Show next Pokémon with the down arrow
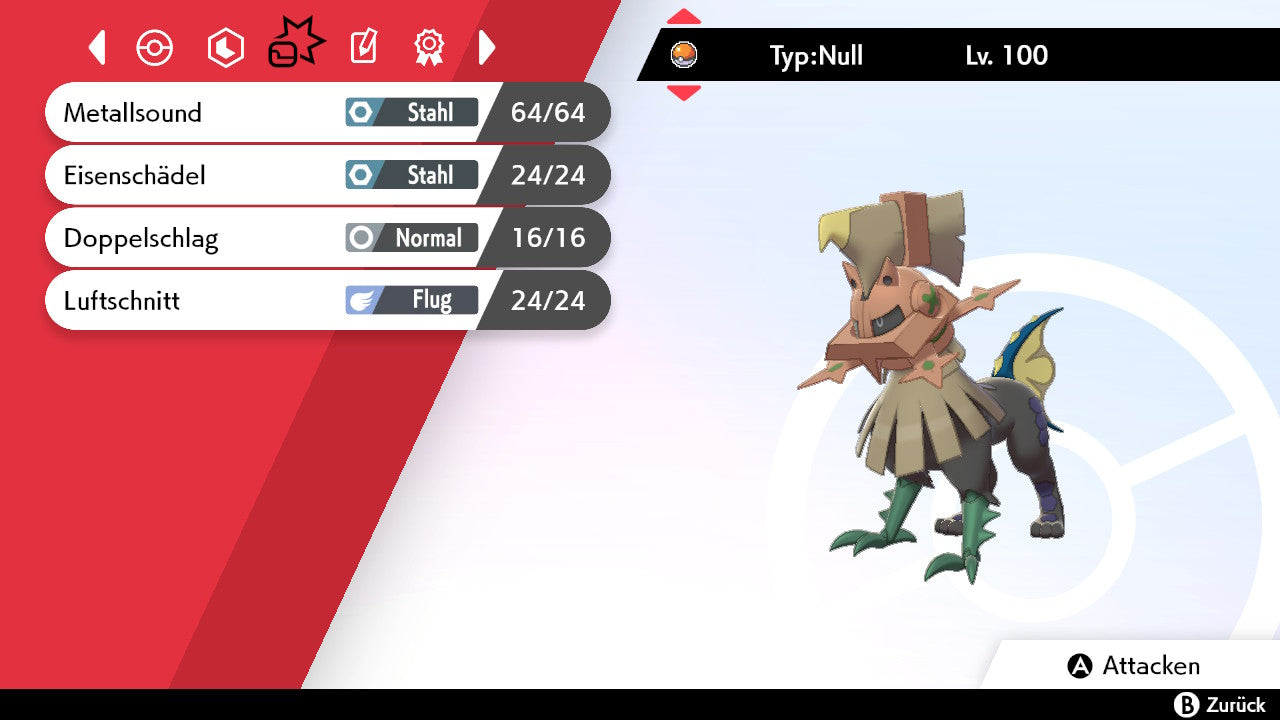Screen dimensions: 1280x720 pyautogui.click(x=684, y=93)
